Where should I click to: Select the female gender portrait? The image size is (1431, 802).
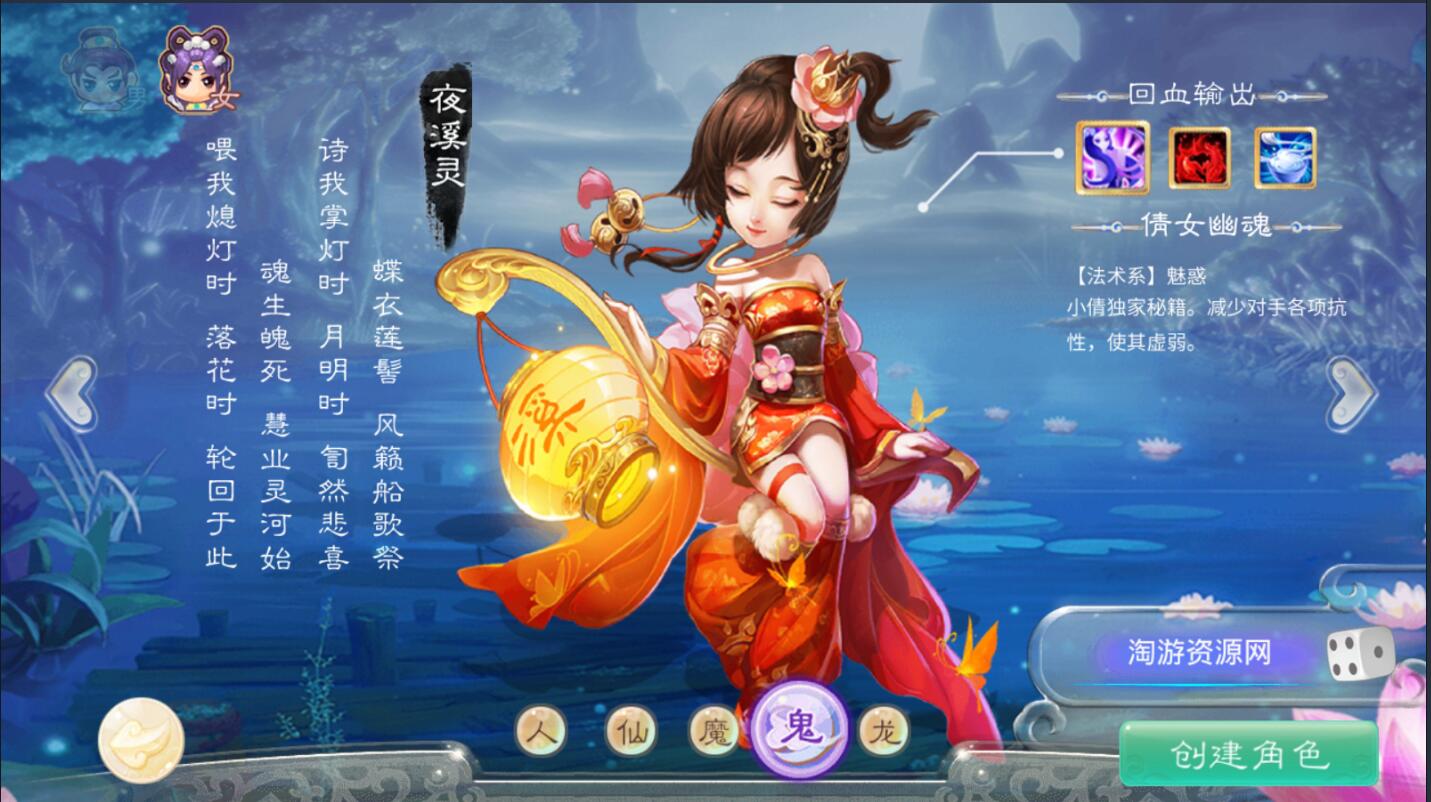(x=195, y=68)
